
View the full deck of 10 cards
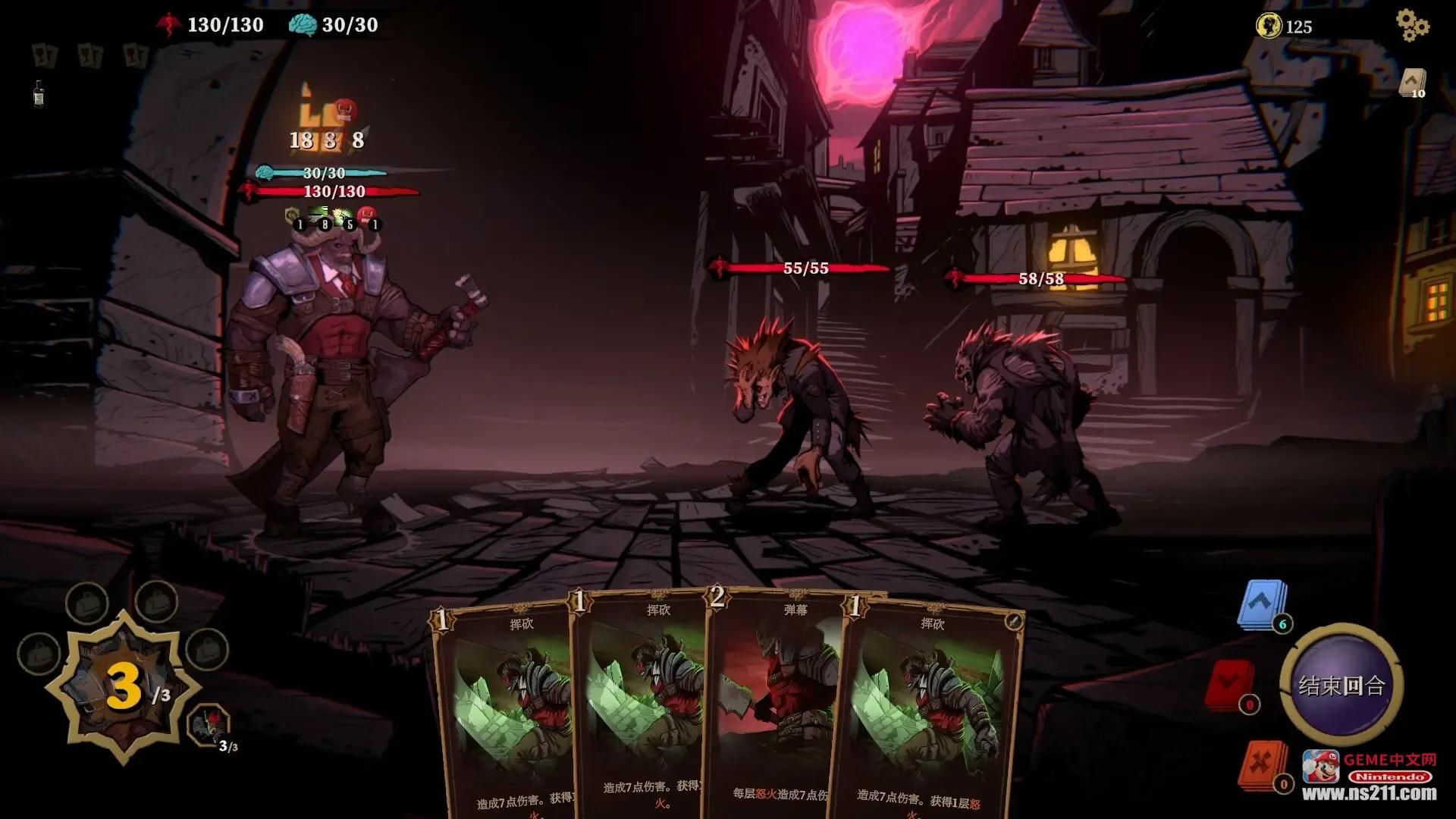coord(1412,83)
